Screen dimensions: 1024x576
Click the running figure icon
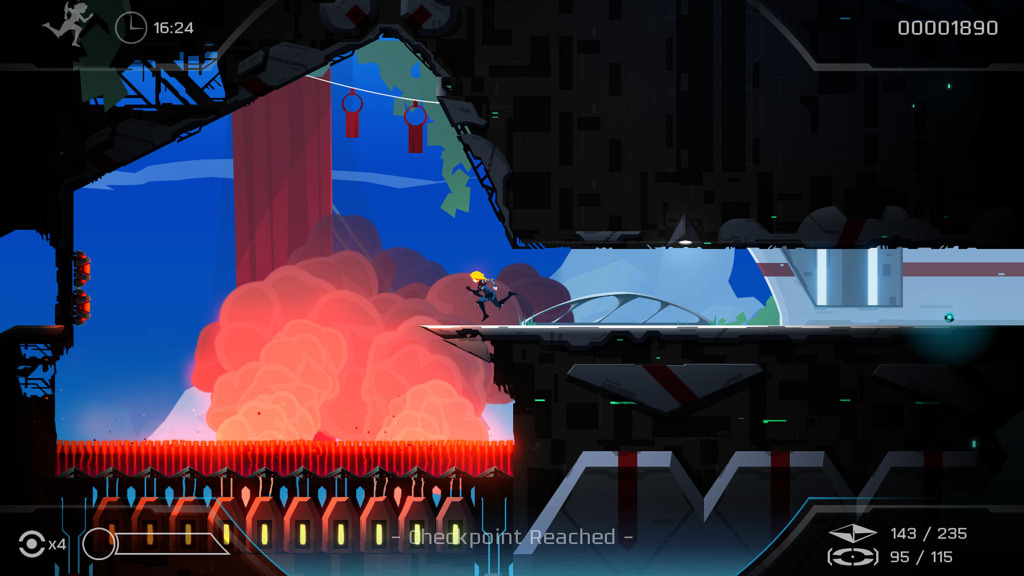point(67,24)
